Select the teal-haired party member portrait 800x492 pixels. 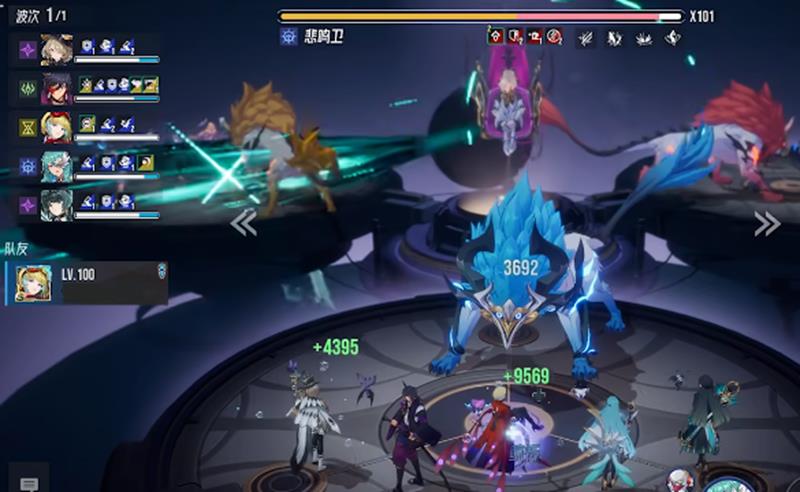[x=56, y=166]
